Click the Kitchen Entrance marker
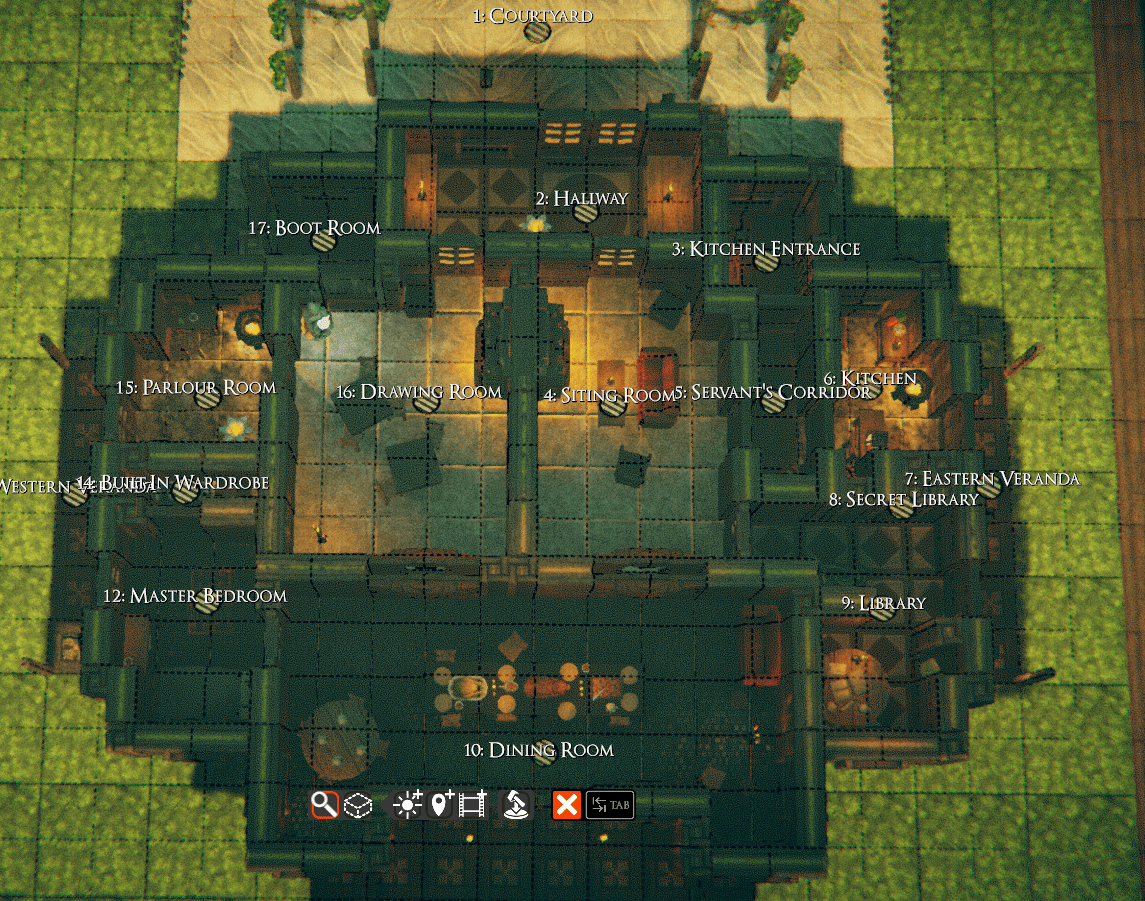This screenshot has width=1145, height=901. click(767, 263)
